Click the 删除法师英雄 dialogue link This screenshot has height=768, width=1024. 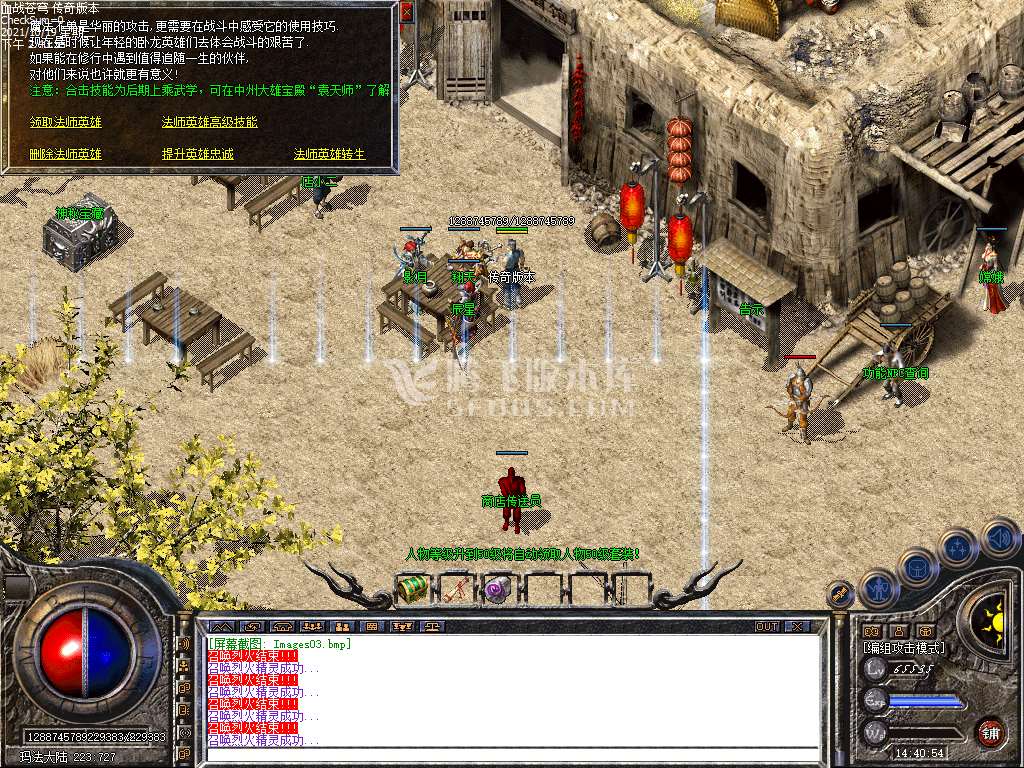point(66,154)
